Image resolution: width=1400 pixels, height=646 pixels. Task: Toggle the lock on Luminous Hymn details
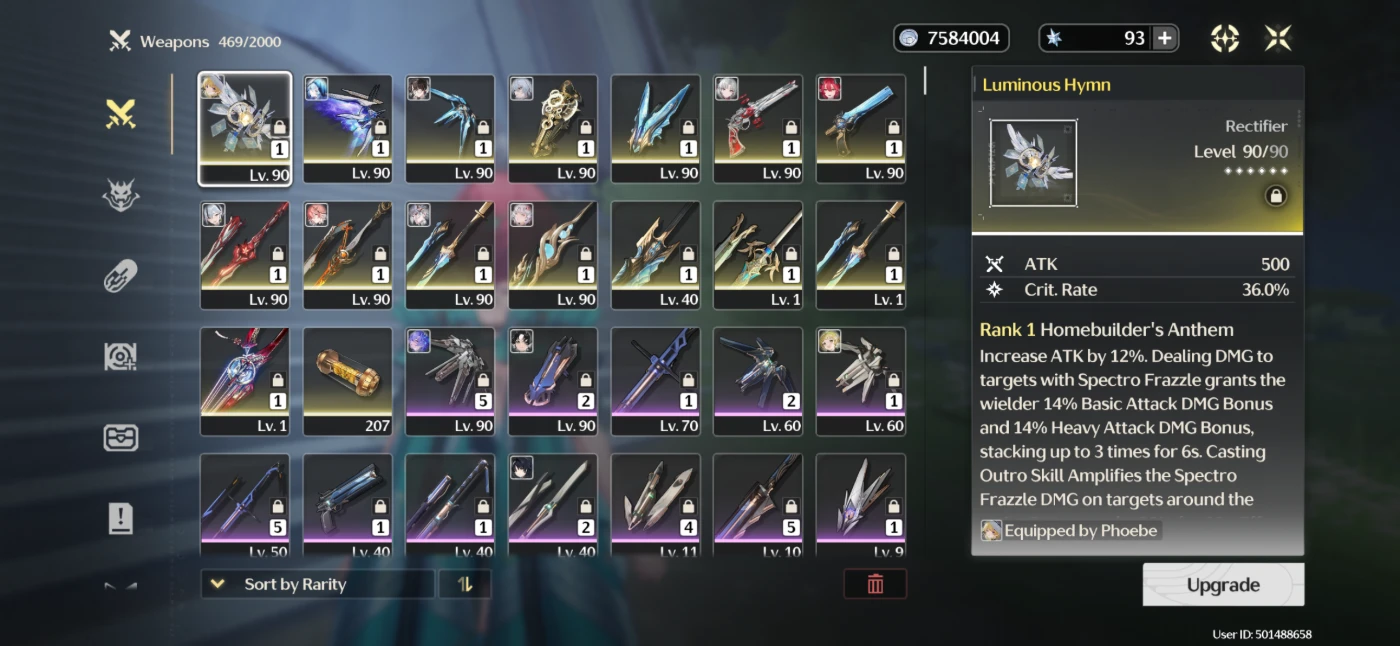pyautogui.click(x=1276, y=197)
